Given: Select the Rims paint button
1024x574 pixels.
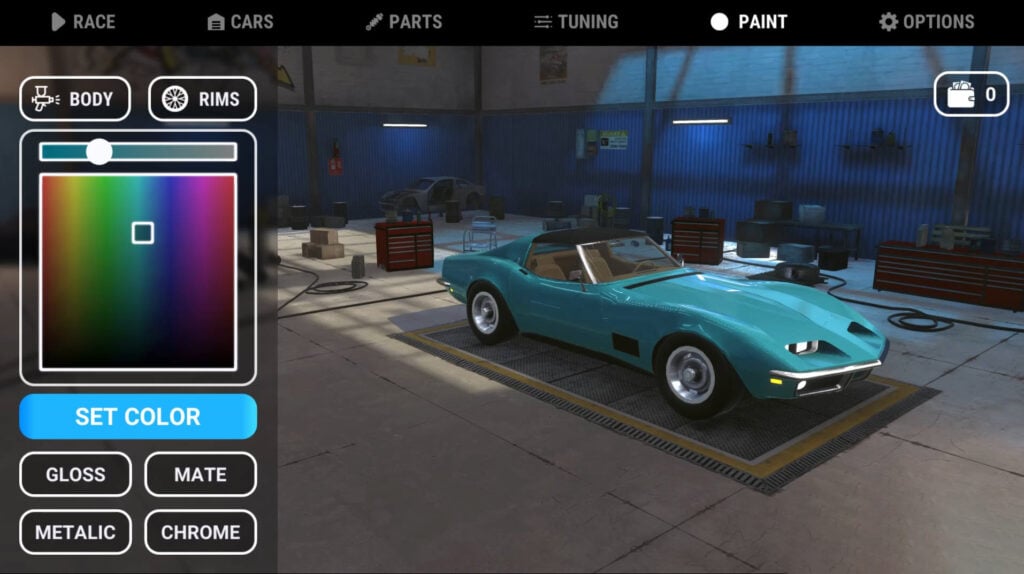Looking at the screenshot, I should [x=202, y=99].
